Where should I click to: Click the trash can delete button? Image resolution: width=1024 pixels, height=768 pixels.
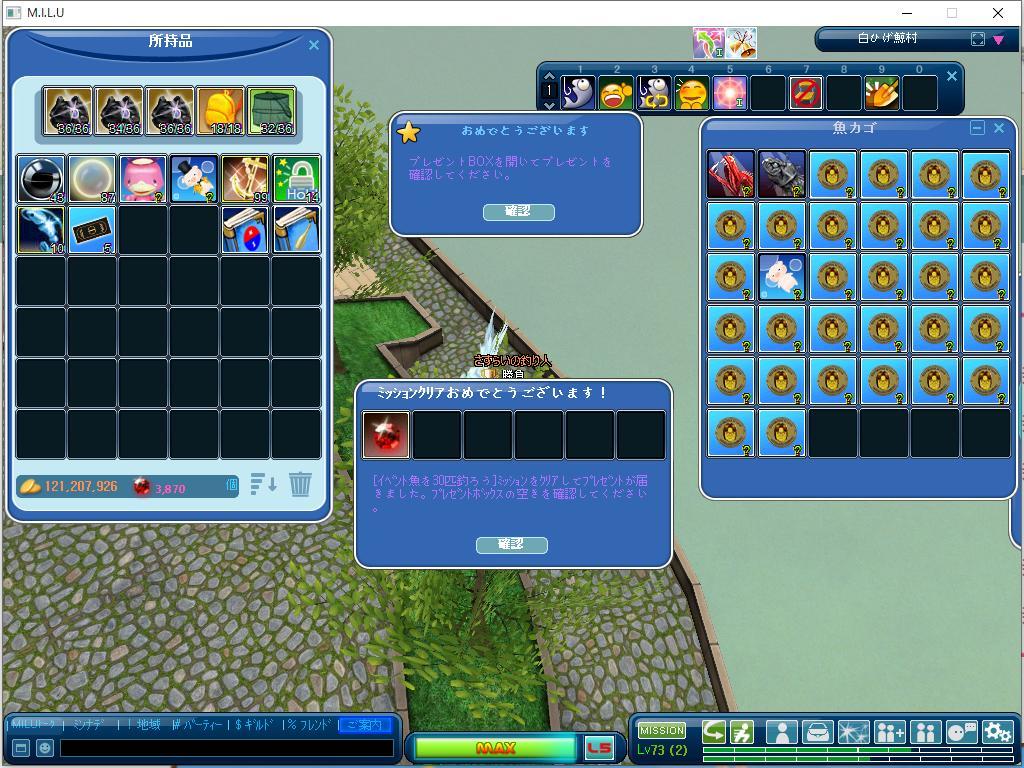tap(300, 485)
